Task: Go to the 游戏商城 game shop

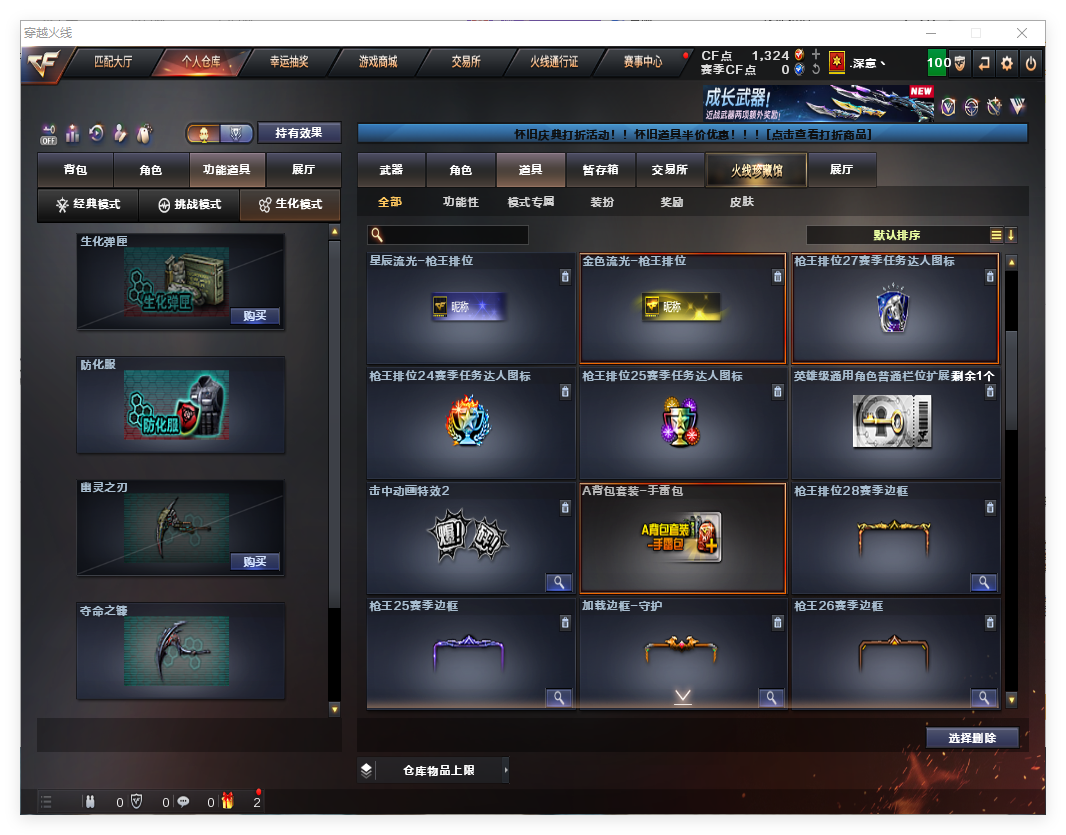Action: (378, 62)
